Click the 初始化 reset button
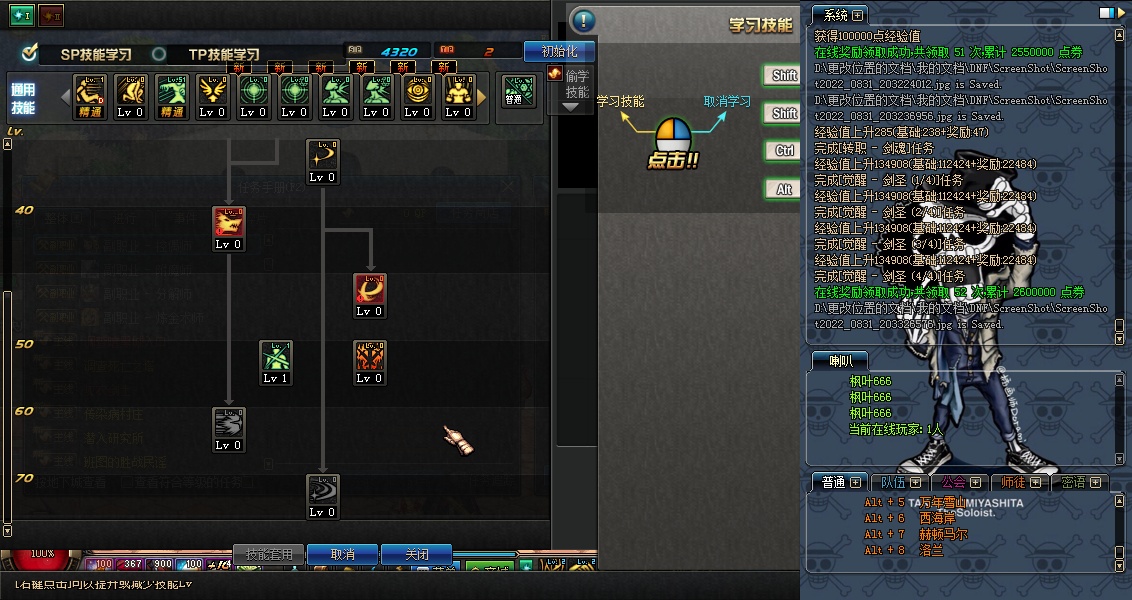This screenshot has width=1132, height=600. [x=558, y=52]
